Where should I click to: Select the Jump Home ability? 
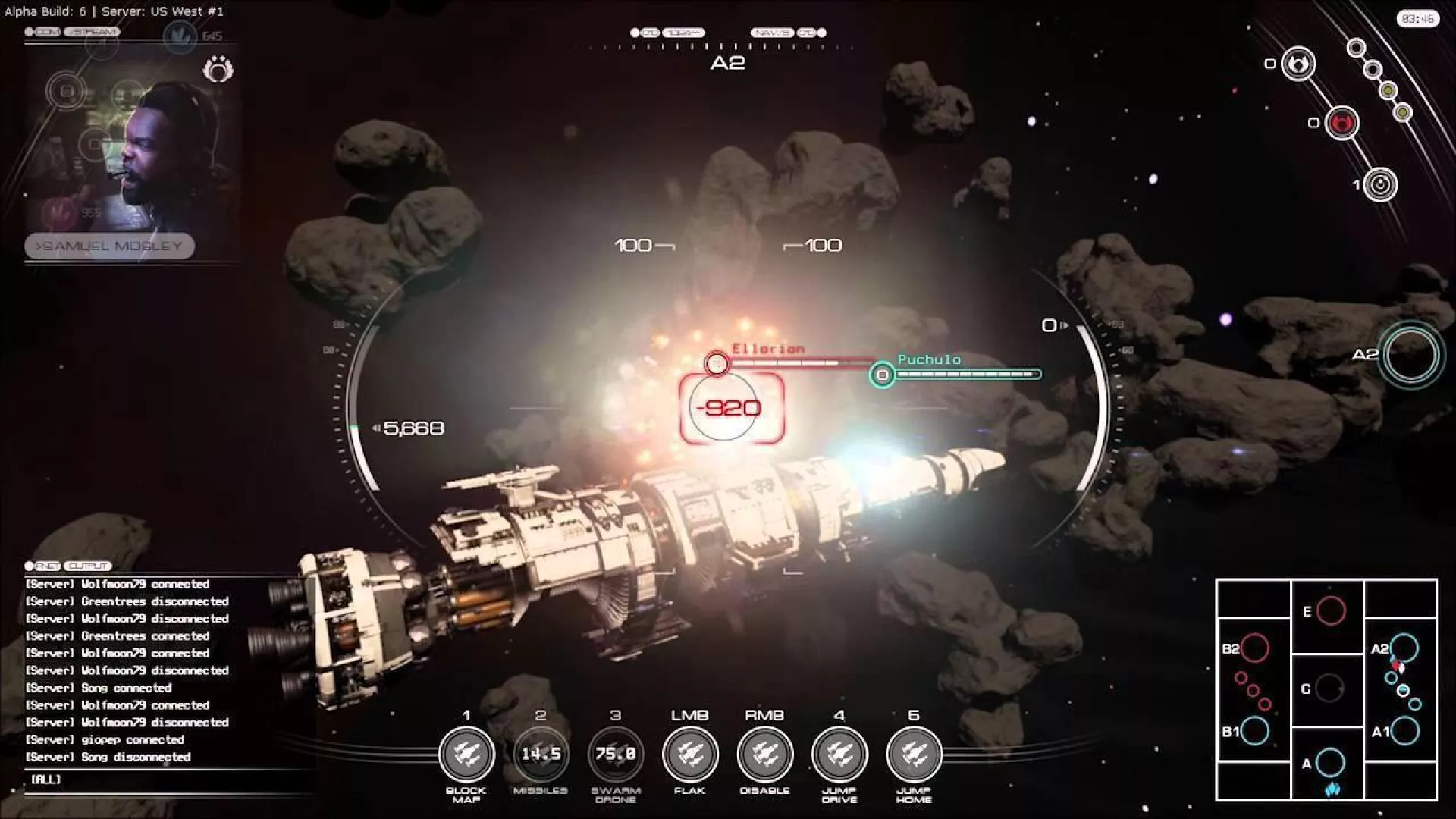[x=914, y=754]
